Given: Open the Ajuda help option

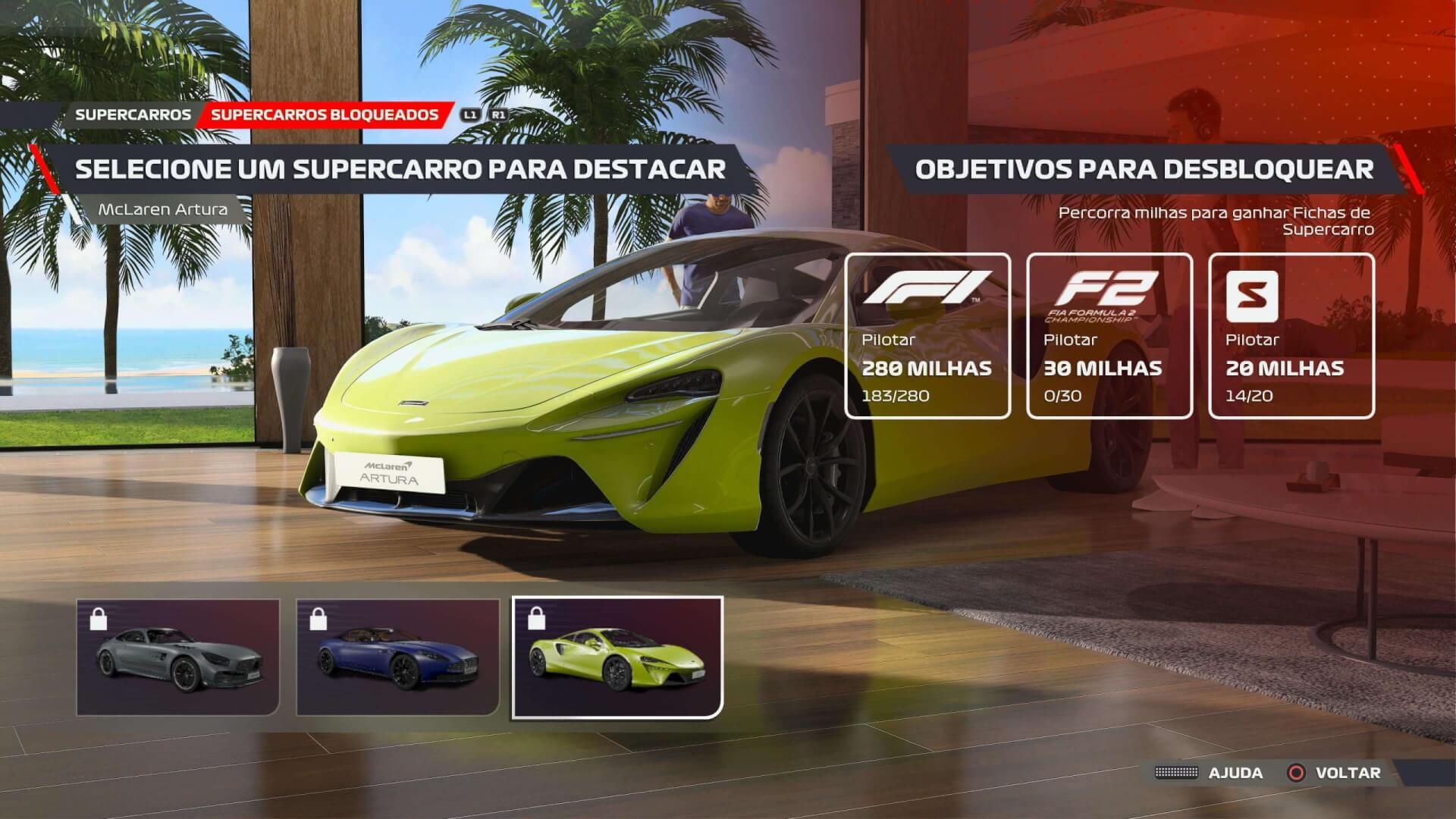Looking at the screenshot, I should [x=1221, y=773].
